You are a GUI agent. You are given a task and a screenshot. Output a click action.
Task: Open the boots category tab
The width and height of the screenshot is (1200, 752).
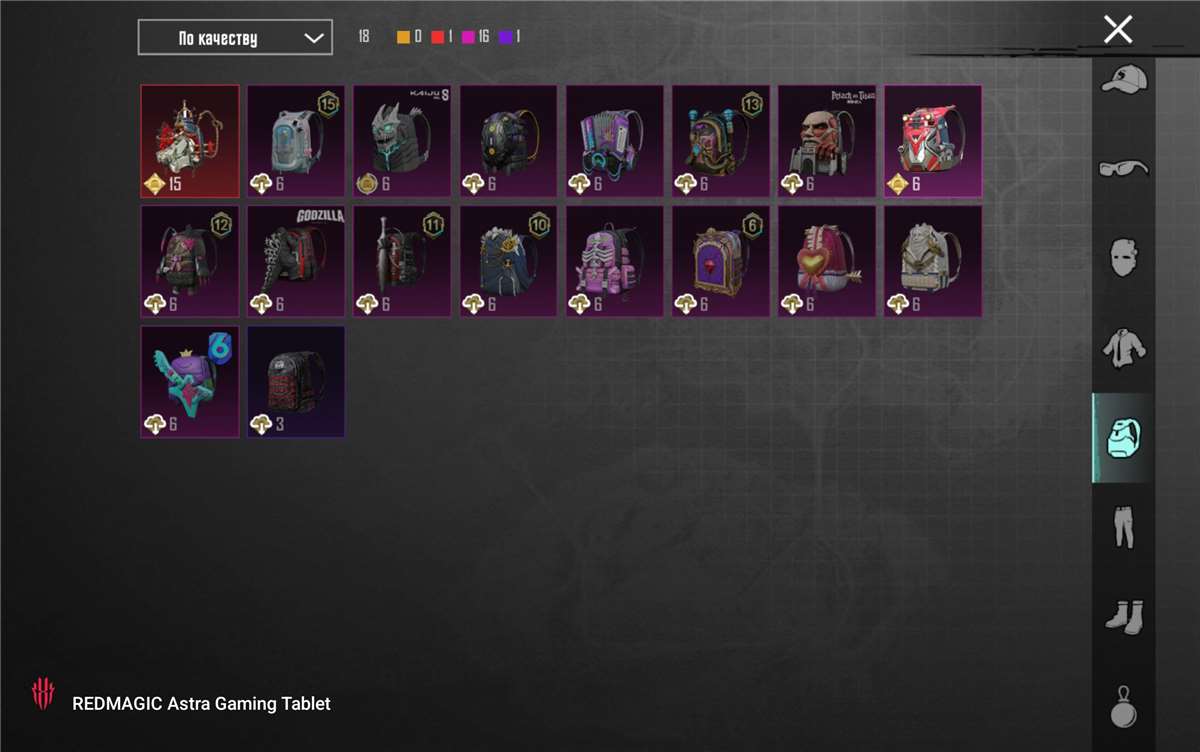[x=1123, y=616]
